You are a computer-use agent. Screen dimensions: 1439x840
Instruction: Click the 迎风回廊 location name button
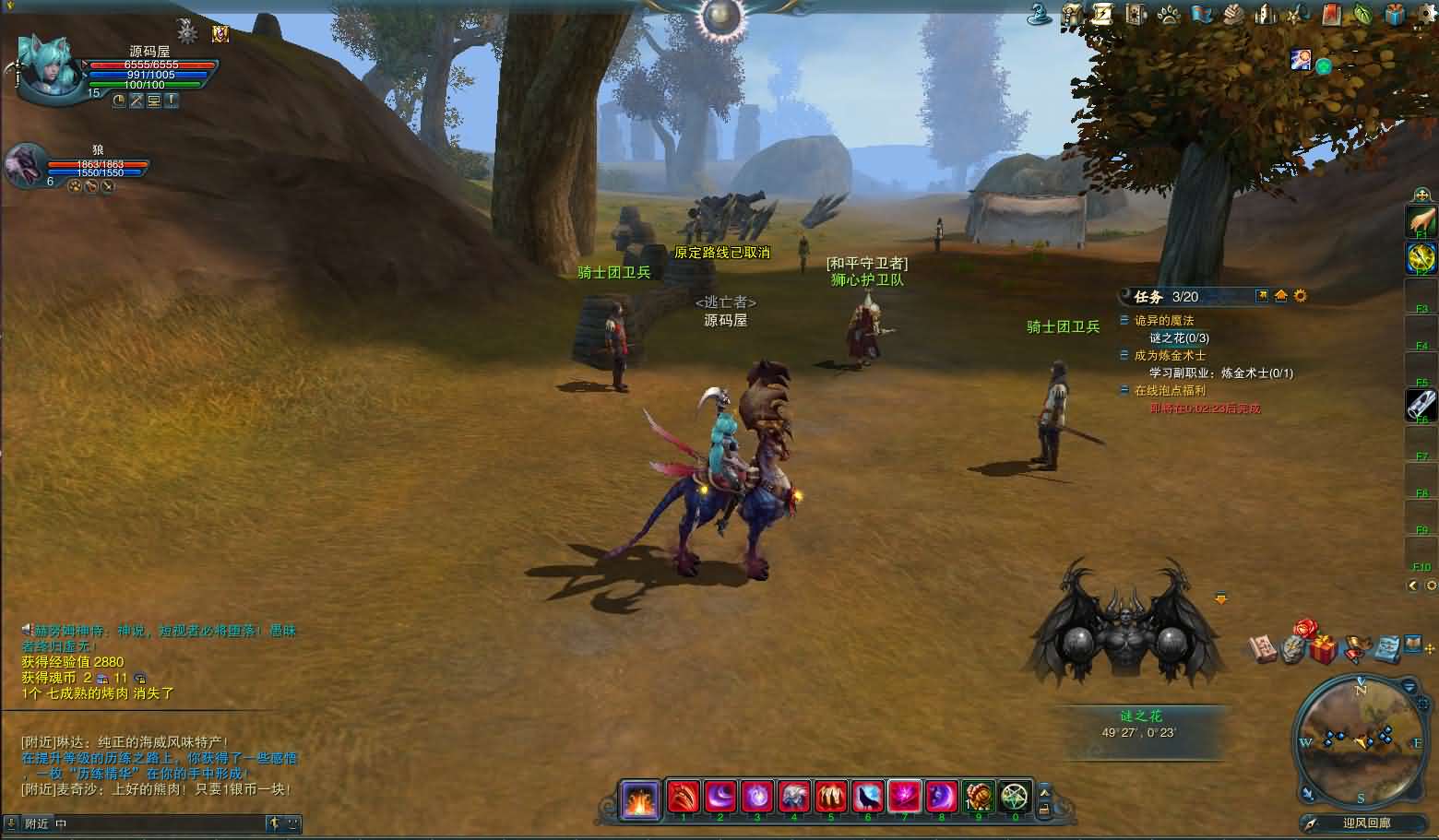tap(1366, 823)
